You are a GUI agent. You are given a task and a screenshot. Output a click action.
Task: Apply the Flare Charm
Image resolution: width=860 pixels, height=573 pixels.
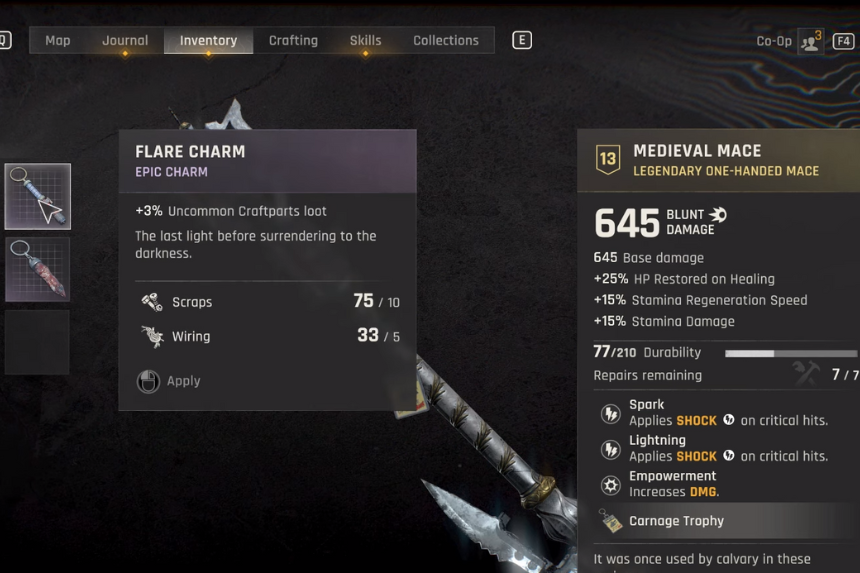[x=170, y=381]
